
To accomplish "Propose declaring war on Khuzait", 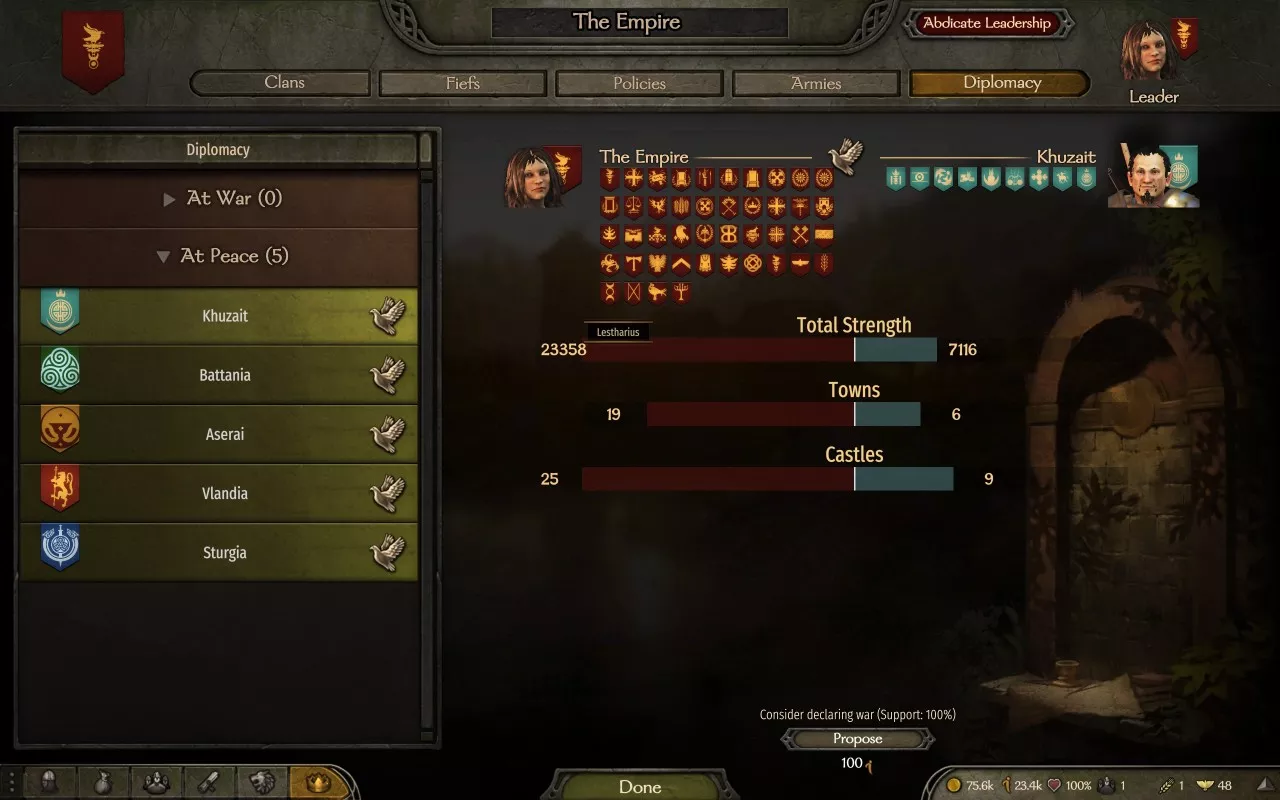I will tap(857, 739).
